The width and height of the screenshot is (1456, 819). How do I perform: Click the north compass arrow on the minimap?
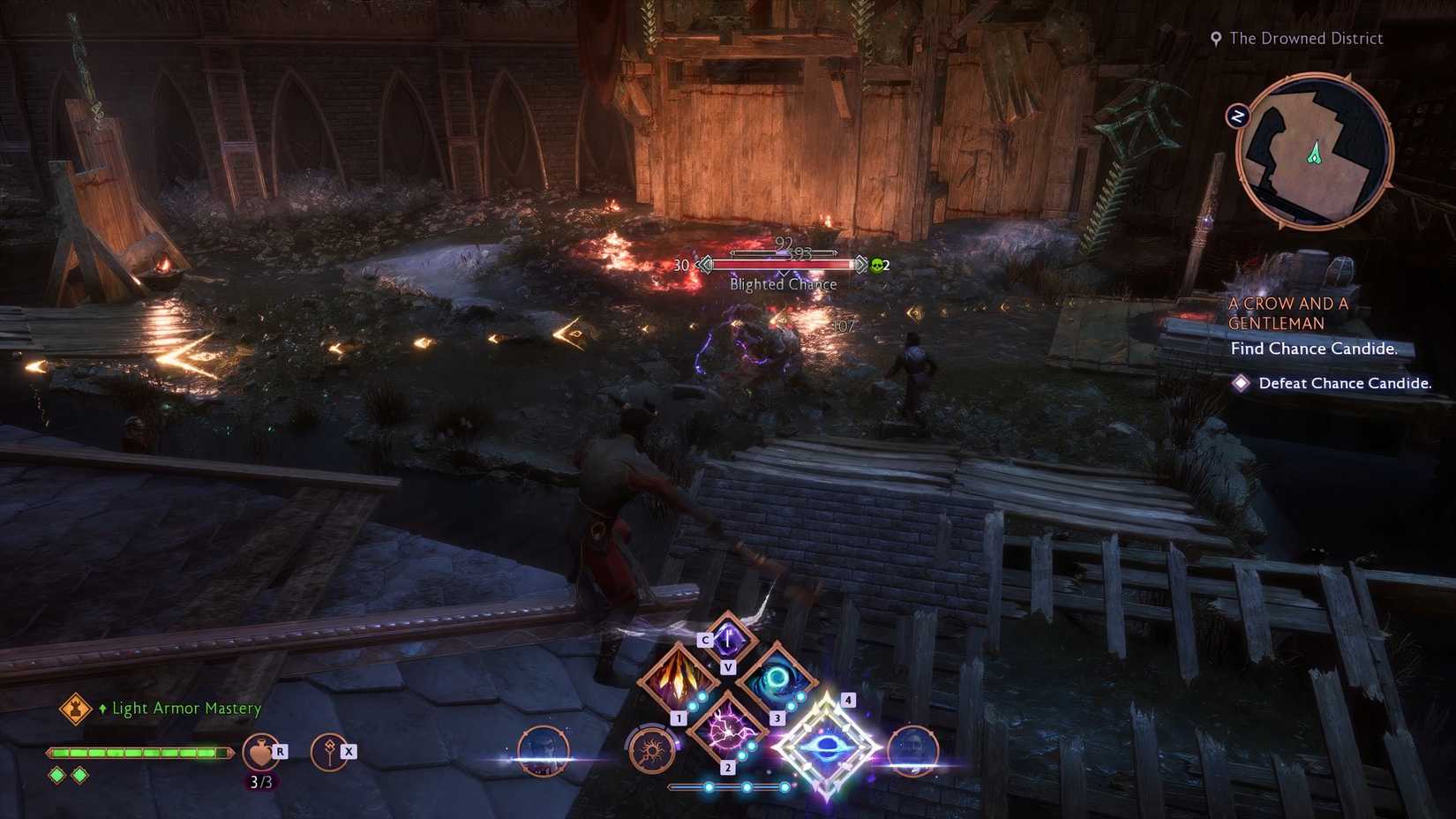(1239, 114)
